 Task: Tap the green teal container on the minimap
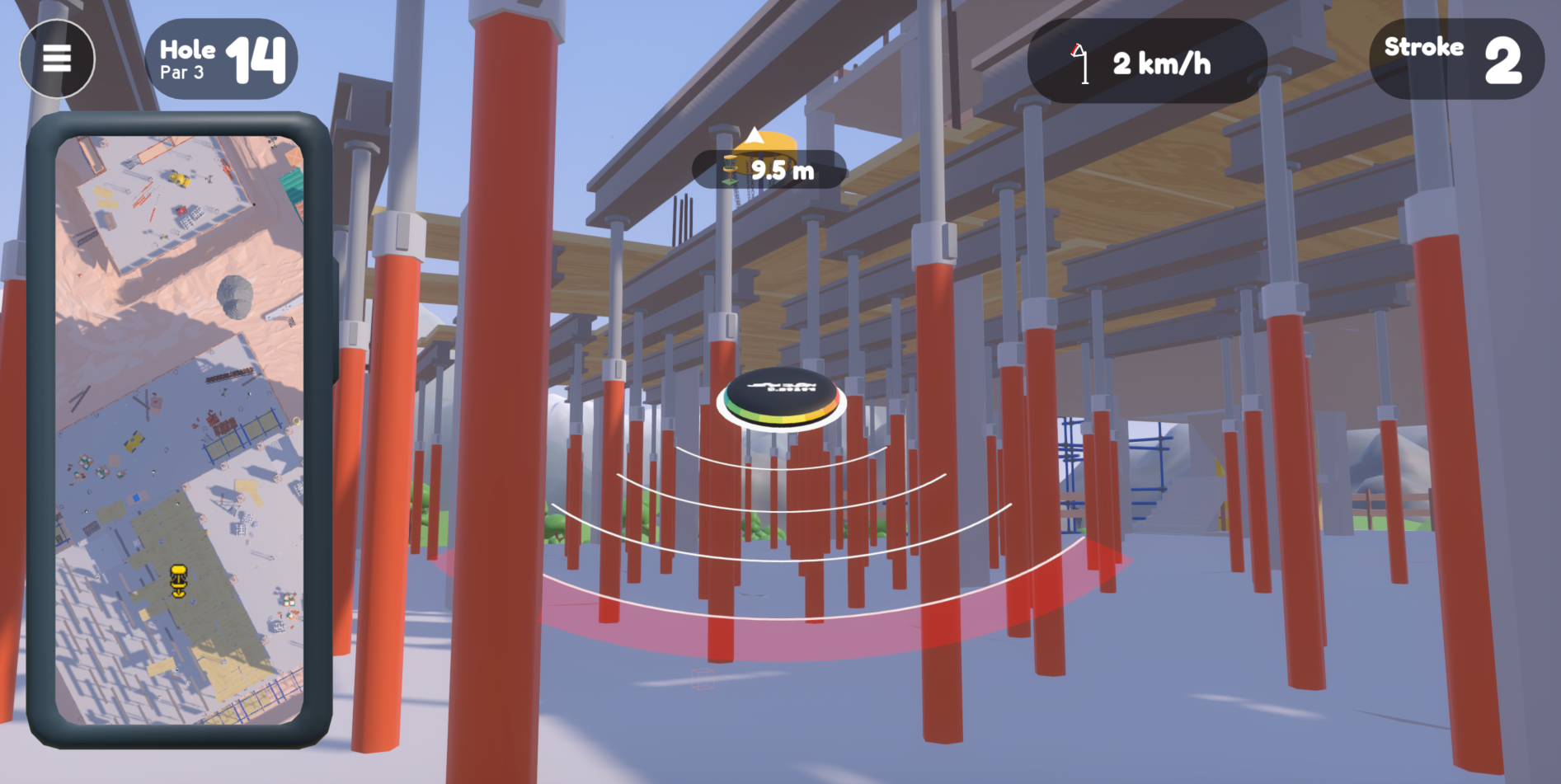pos(291,184)
